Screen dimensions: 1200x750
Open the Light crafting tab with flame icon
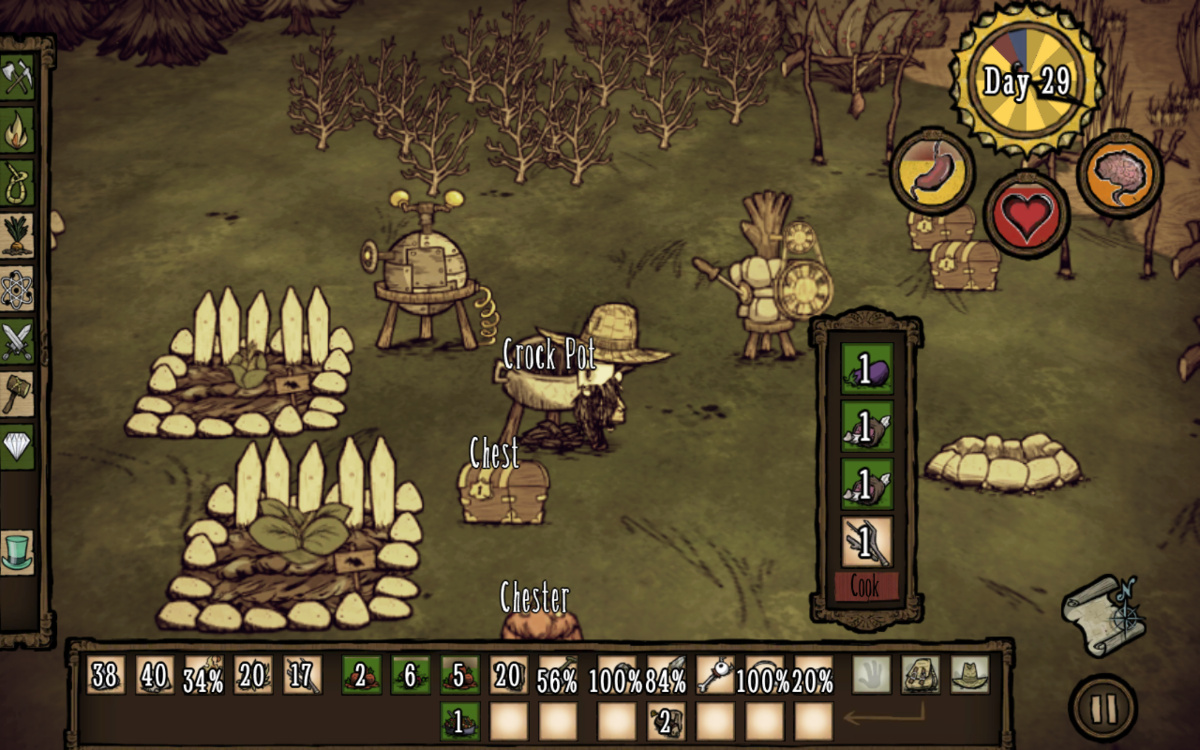pos(17,130)
